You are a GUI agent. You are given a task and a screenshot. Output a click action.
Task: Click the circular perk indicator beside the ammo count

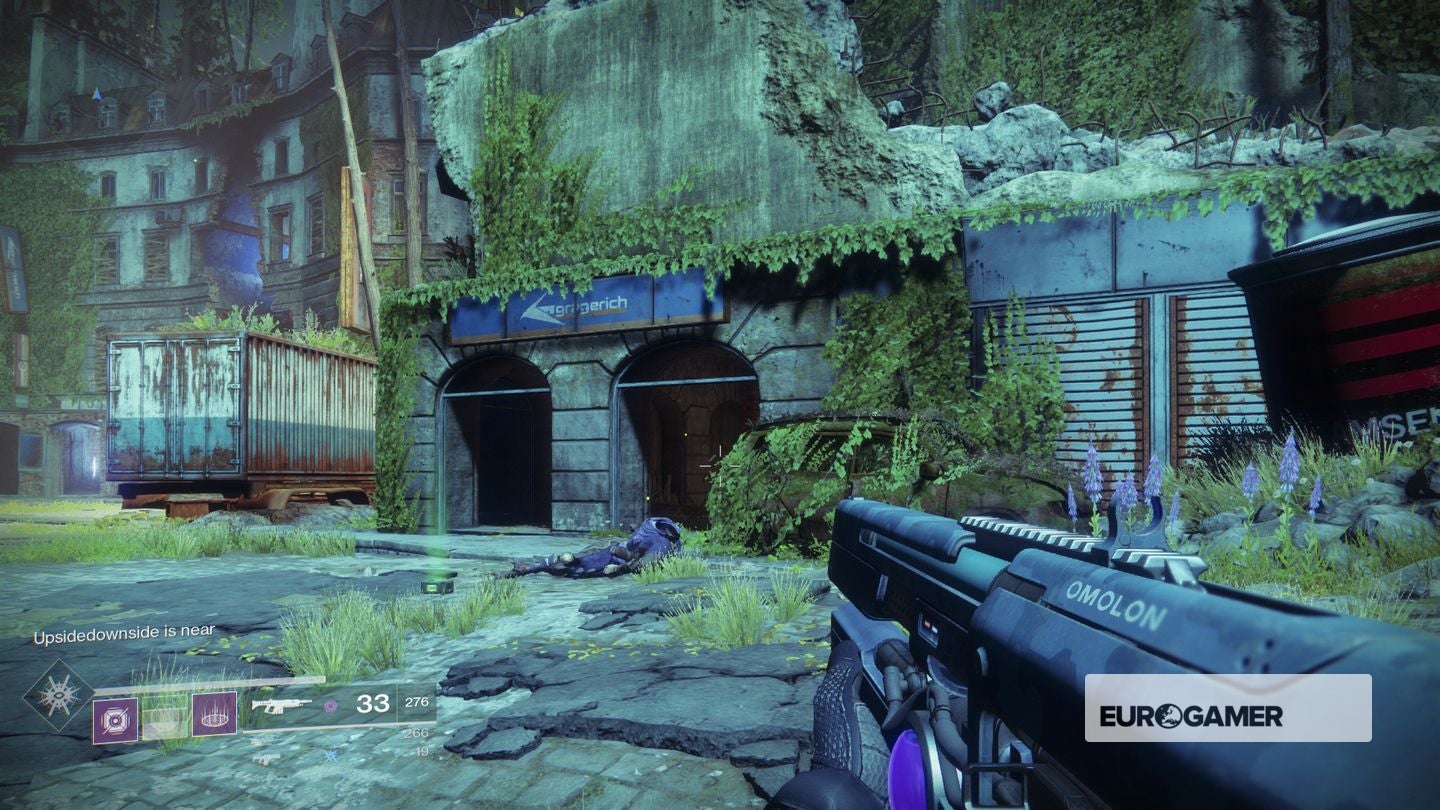point(330,707)
